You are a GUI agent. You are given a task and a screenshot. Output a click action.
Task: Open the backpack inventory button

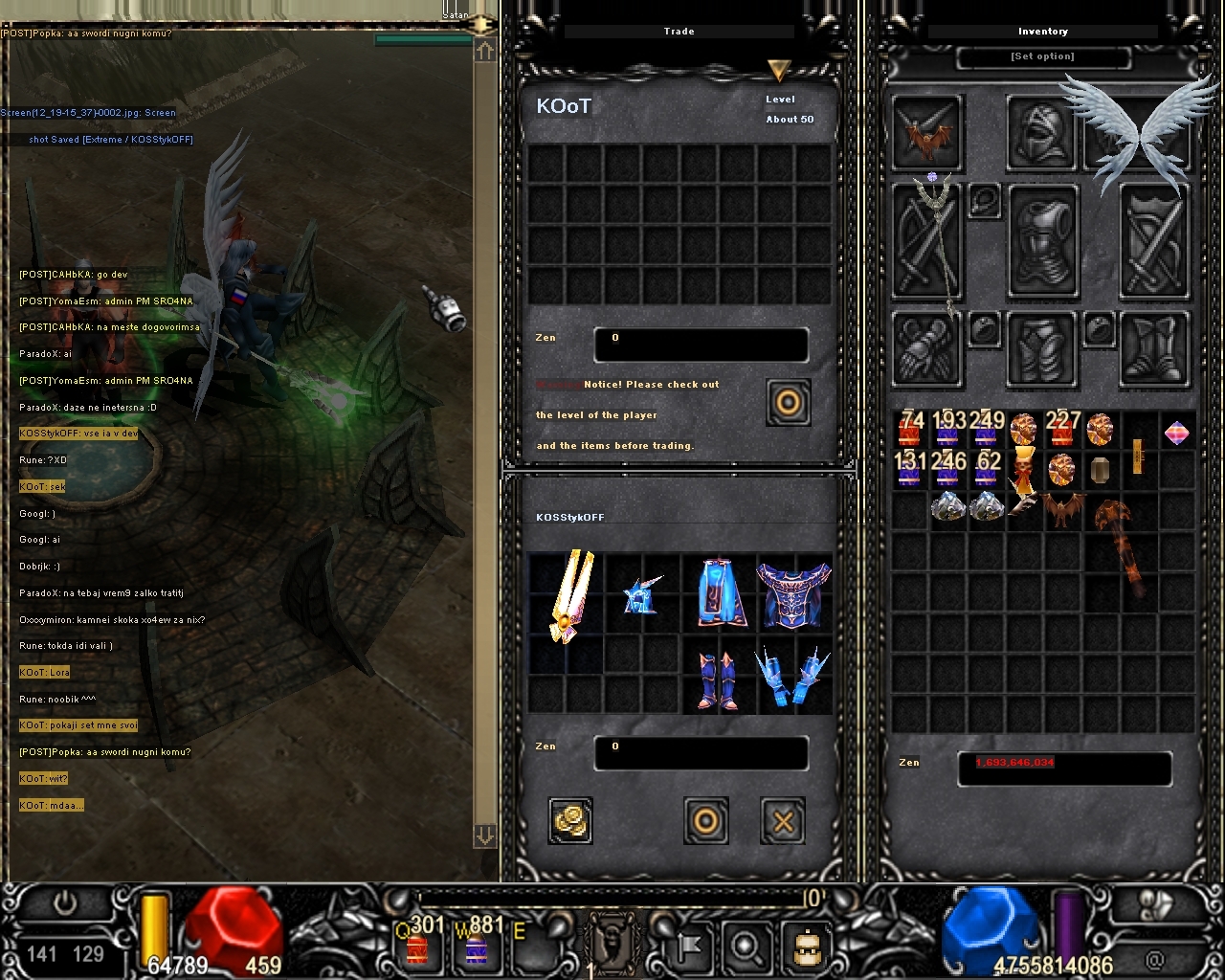(804, 947)
